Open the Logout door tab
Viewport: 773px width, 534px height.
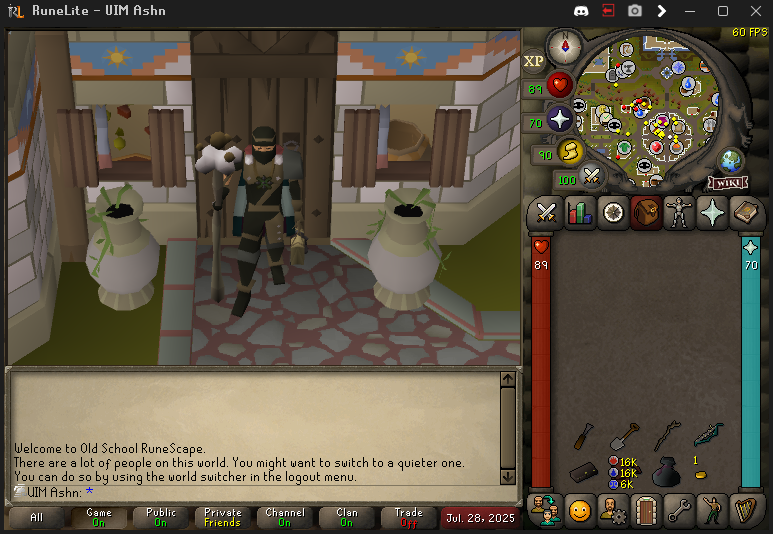pos(645,510)
